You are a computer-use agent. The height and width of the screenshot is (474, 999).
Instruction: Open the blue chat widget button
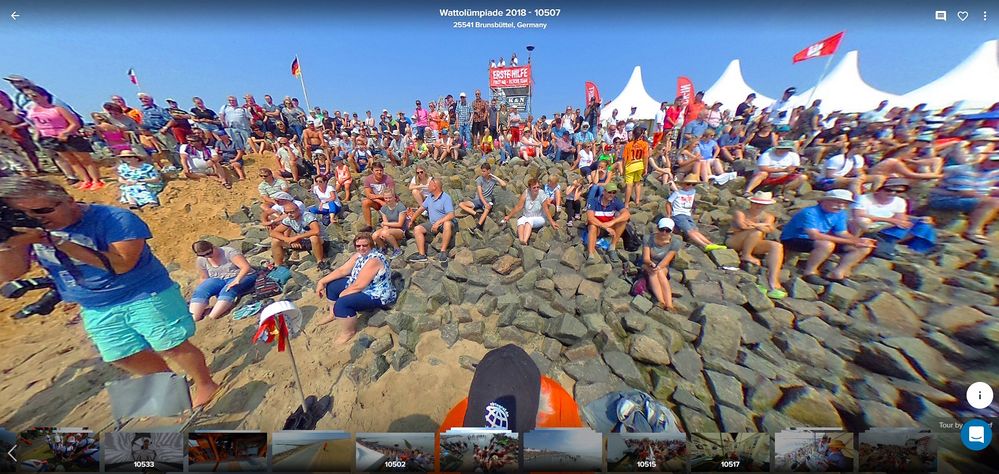(x=976, y=435)
